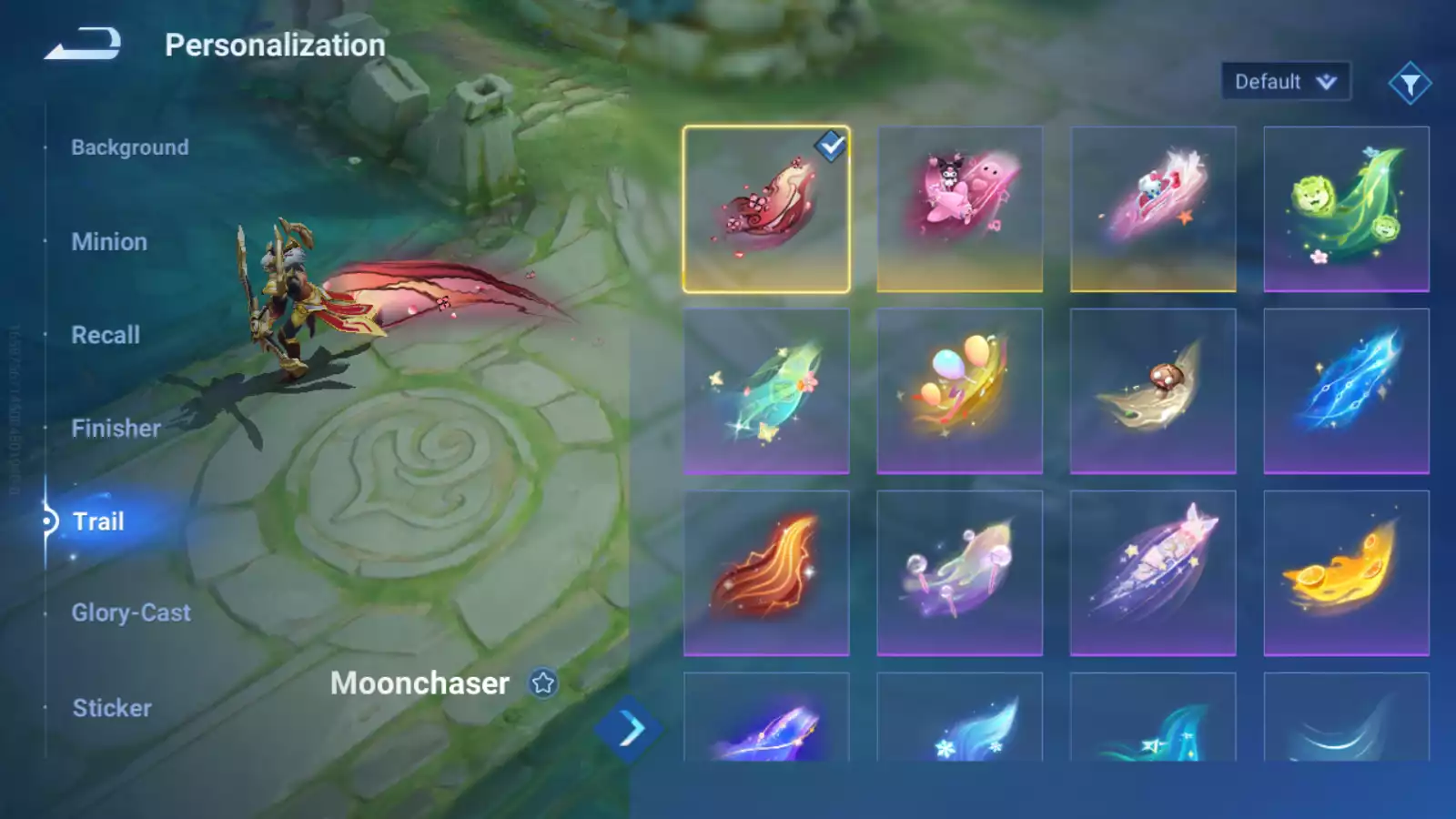Switch to the Background category
1456x819 pixels.
[130, 147]
